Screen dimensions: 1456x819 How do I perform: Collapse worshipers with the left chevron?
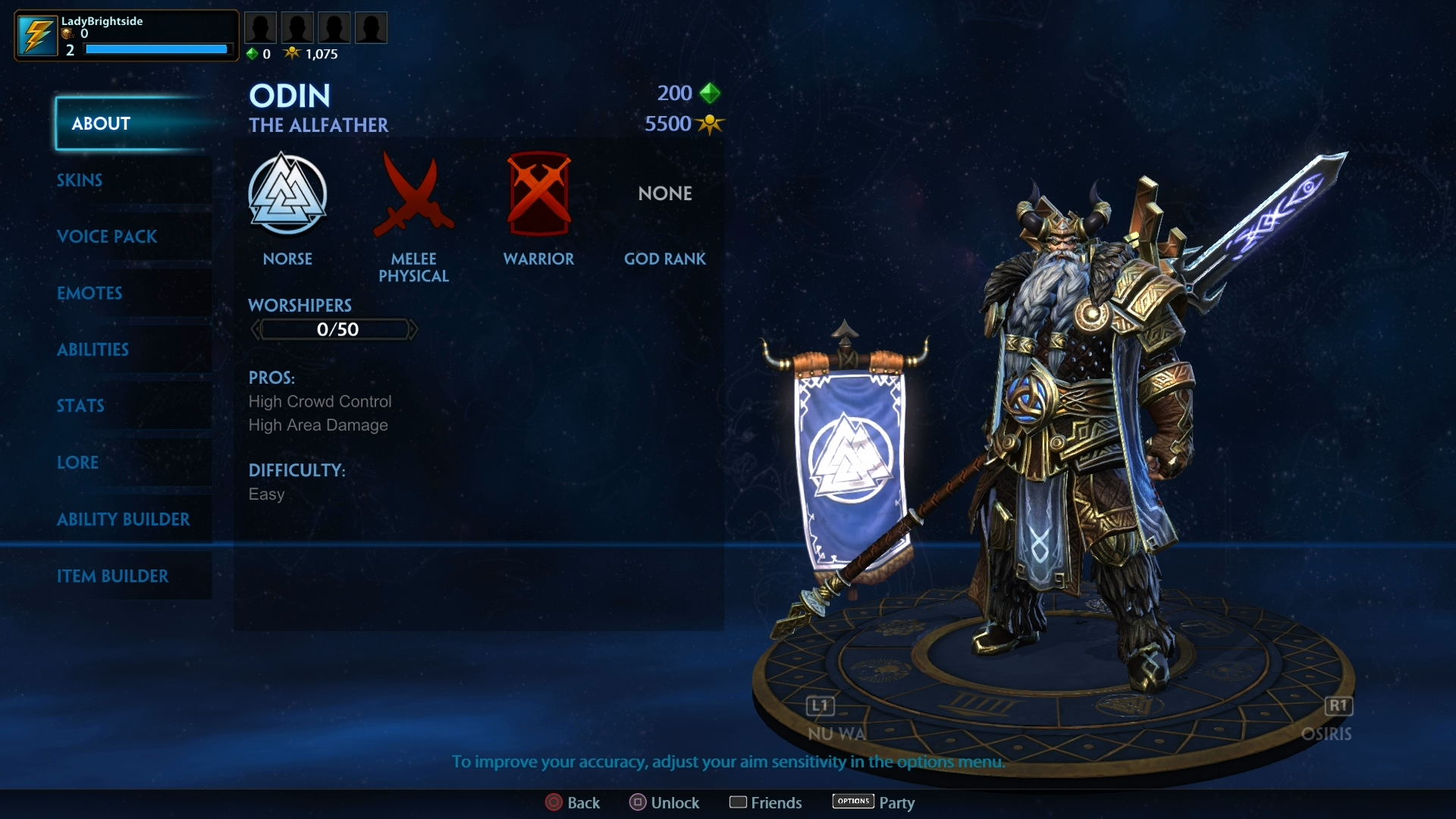(x=256, y=329)
